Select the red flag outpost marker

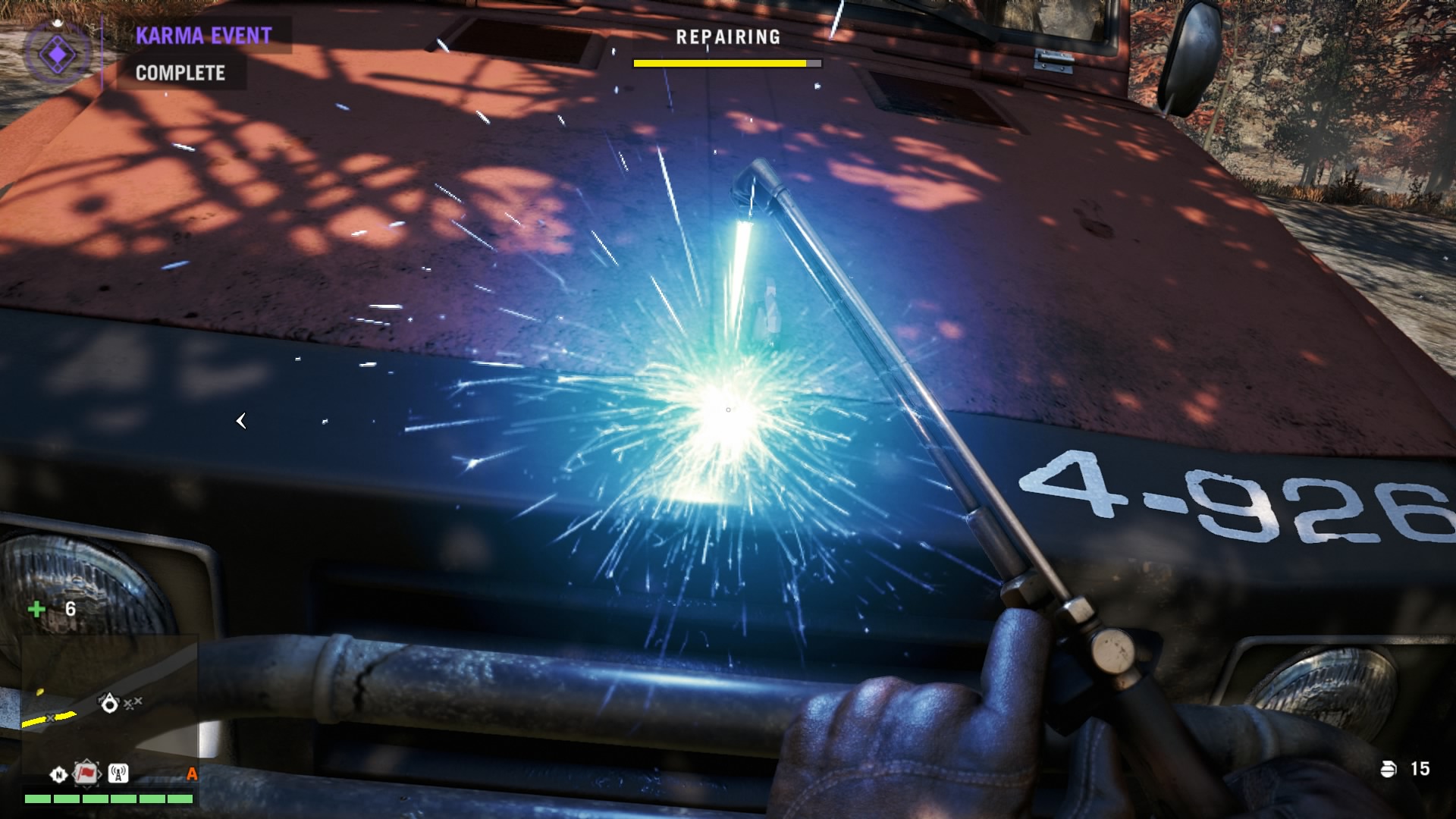coord(86,773)
